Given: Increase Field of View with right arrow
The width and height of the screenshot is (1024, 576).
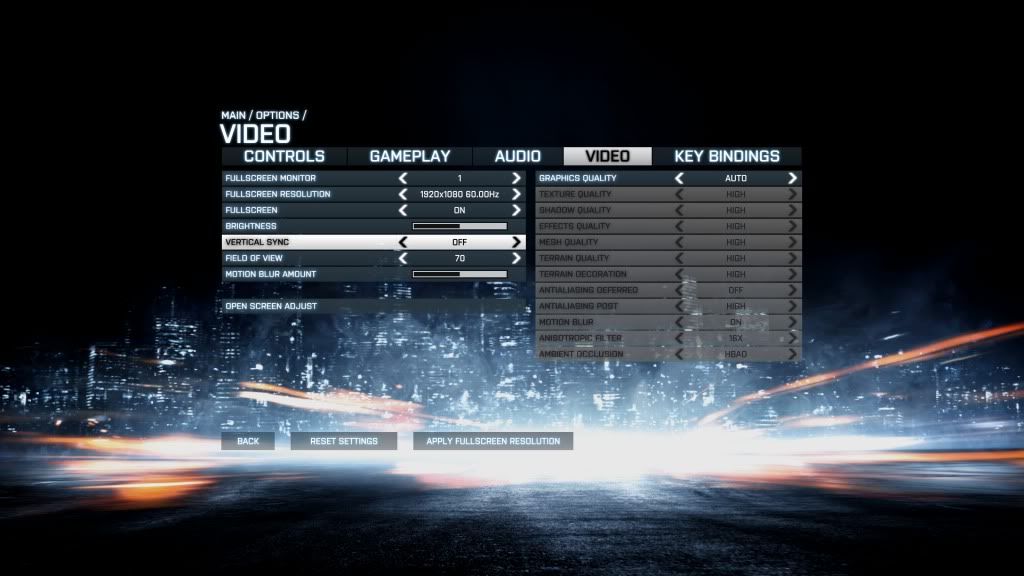Looking at the screenshot, I should (517, 258).
